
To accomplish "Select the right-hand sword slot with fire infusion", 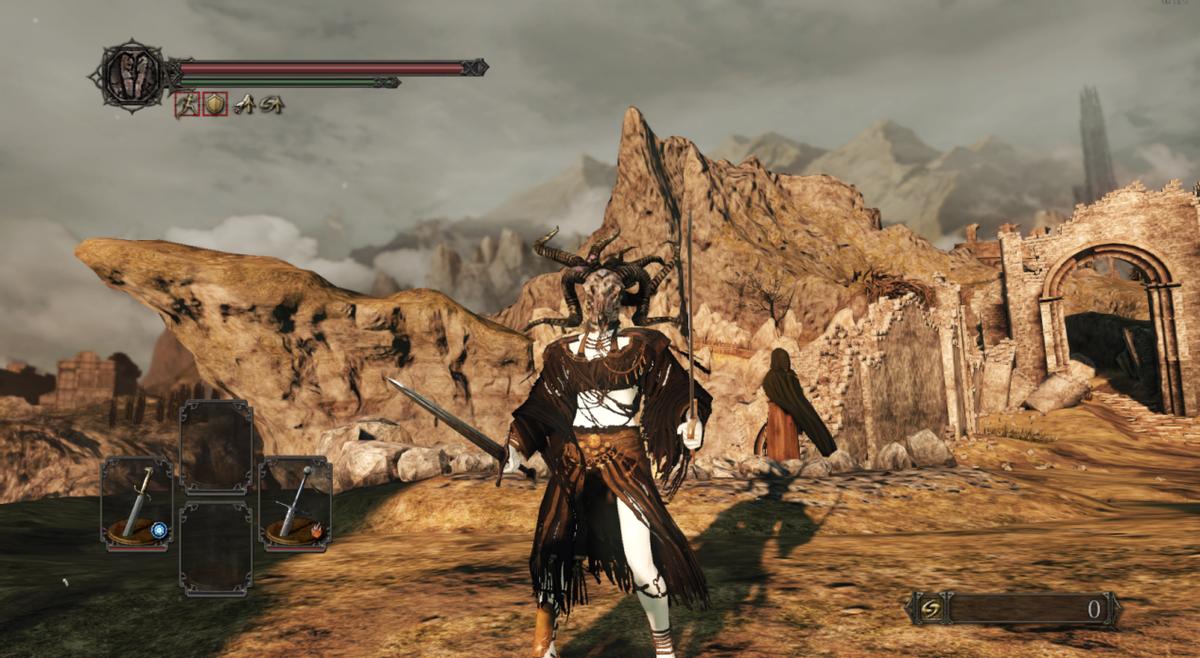I will pos(295,503).
